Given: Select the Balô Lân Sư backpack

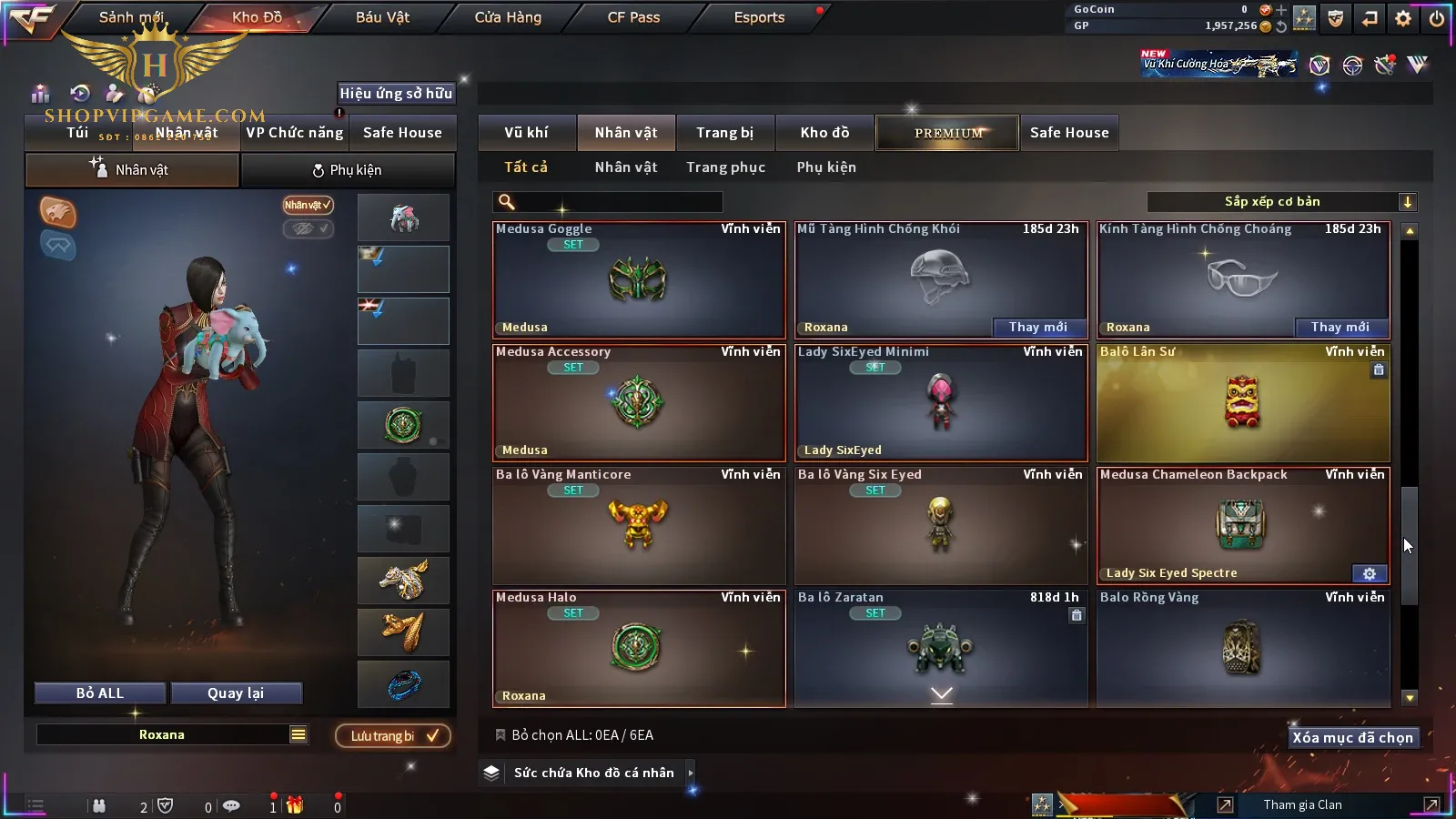Looking at the screenshot, I should [x=1242, y=403].
